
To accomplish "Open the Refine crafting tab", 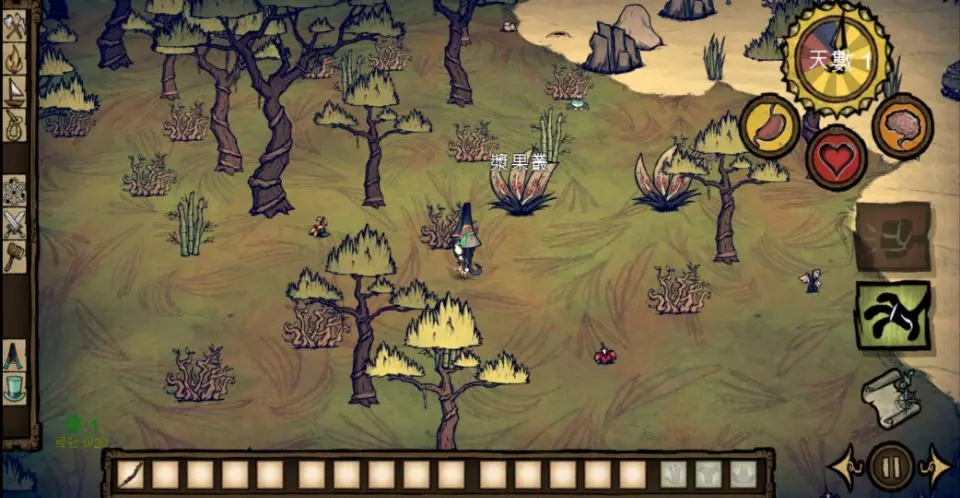I will tap(15, 190).
